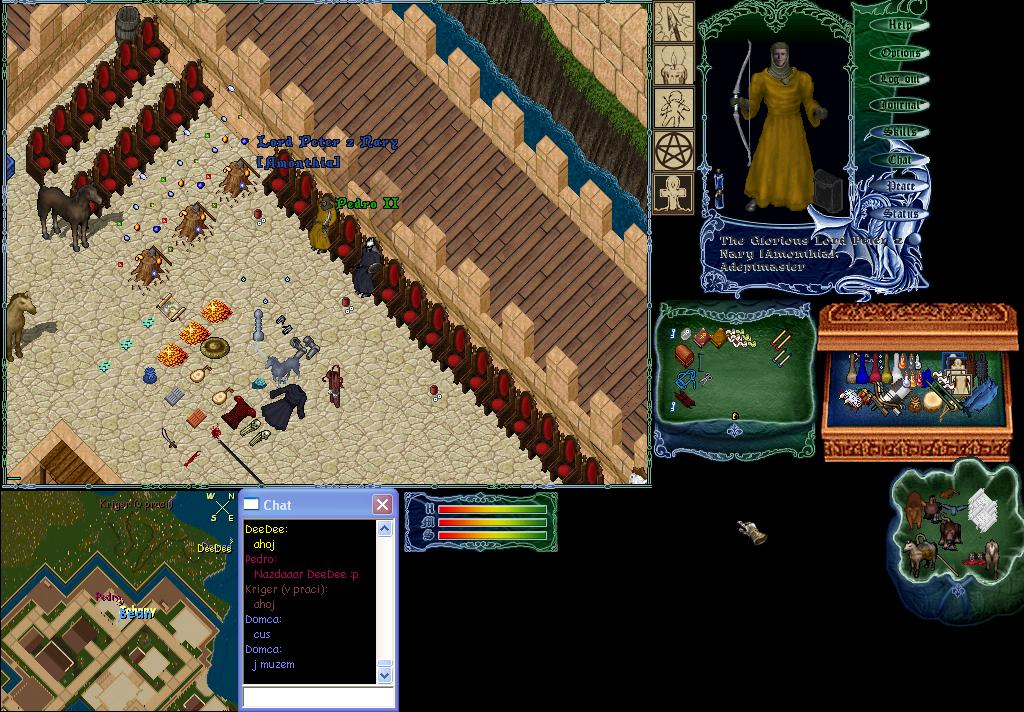
Task: Click the Log out button
Action: click(x=899, y=79)
